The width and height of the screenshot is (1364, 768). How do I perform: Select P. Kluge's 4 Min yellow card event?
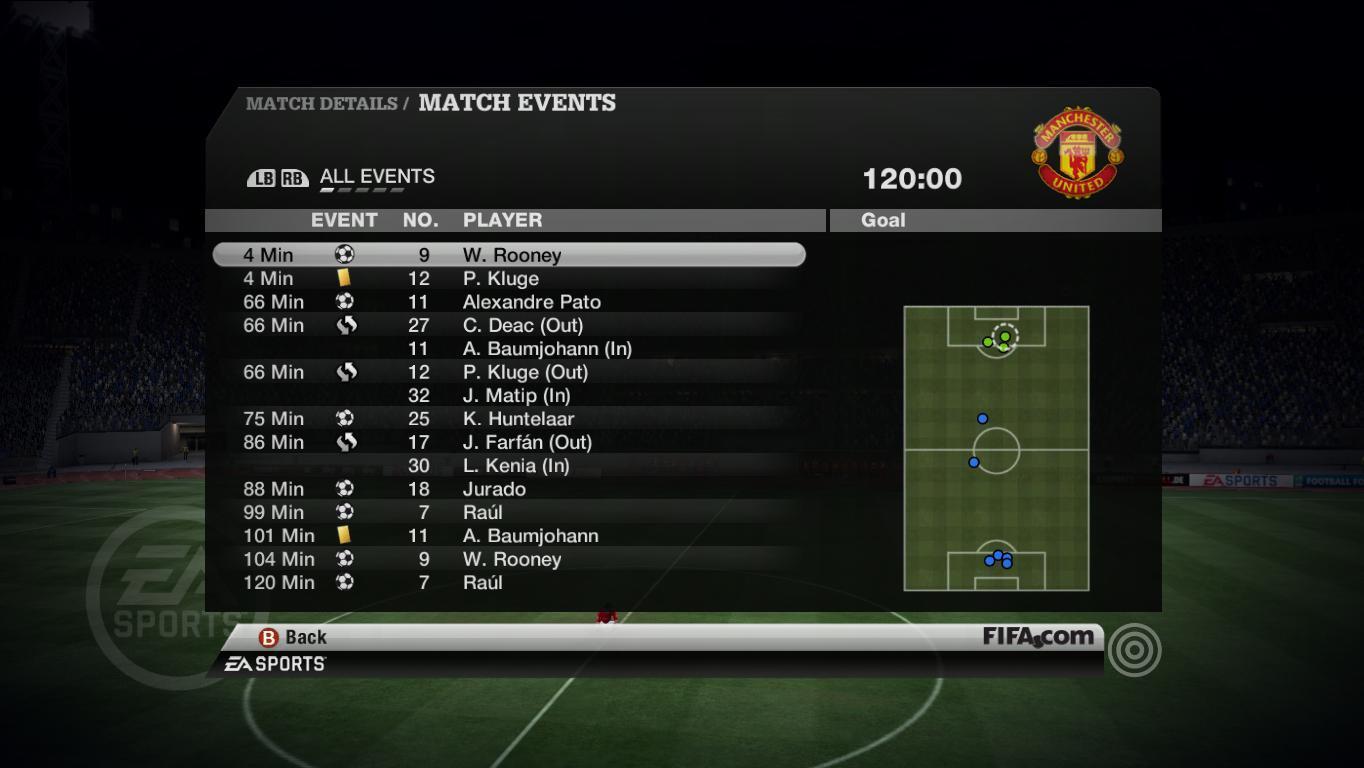[509, 279]
